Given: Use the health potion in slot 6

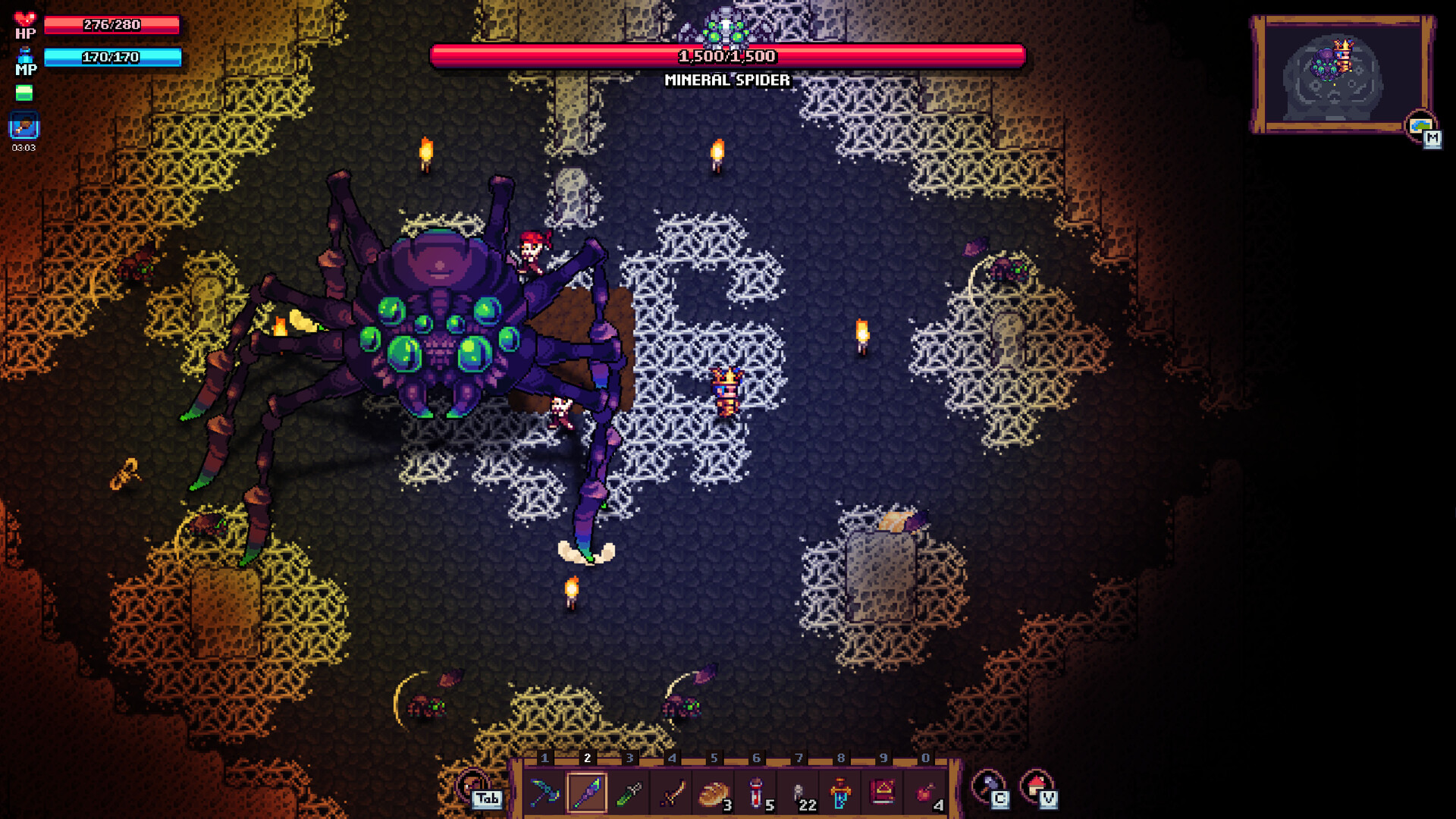Looking at the screenshot, I should pyautogui.click(x=756, y=791).
